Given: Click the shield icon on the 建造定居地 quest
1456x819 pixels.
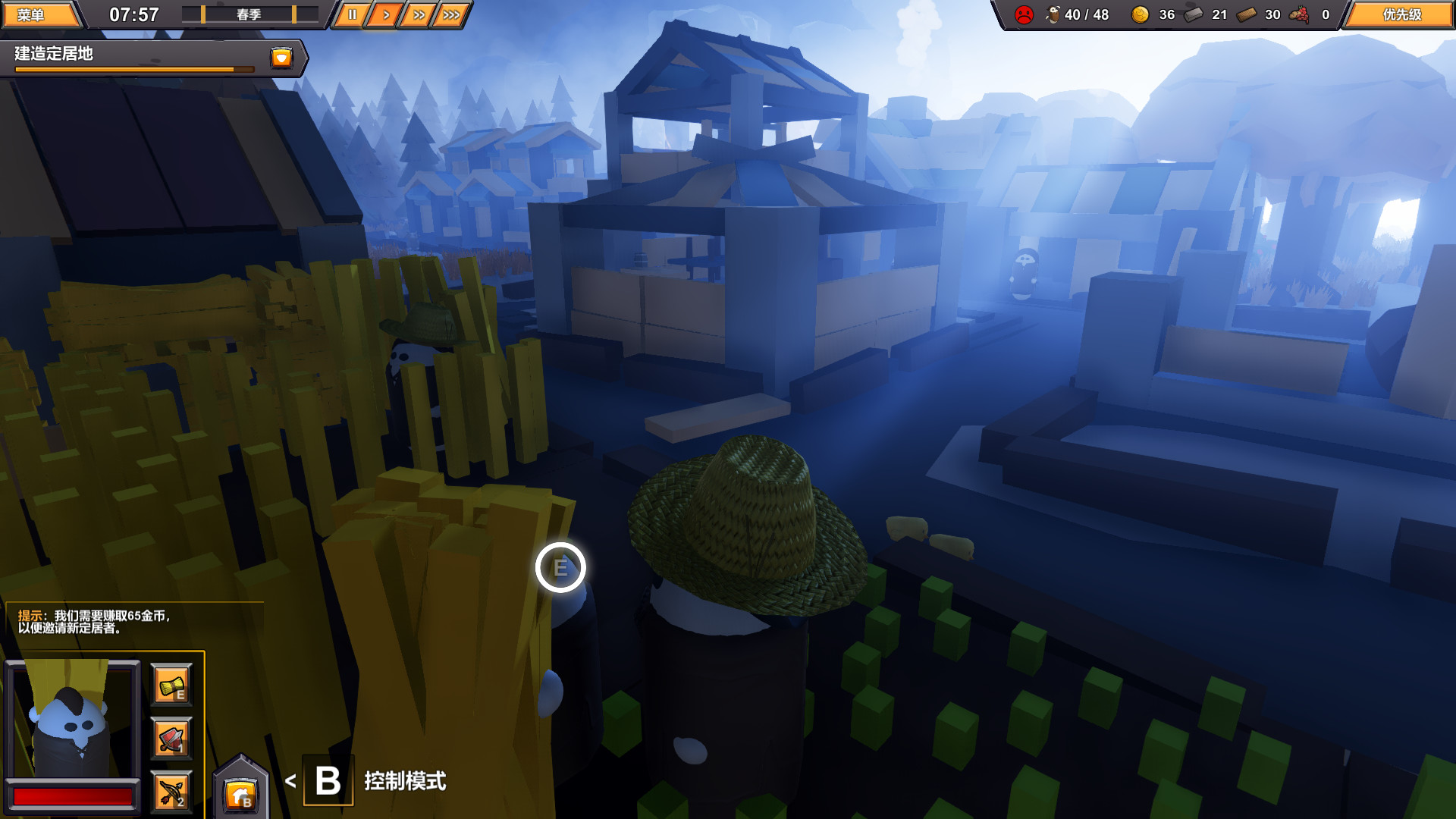Looking at the screenshot, I should tap(281, 58).
